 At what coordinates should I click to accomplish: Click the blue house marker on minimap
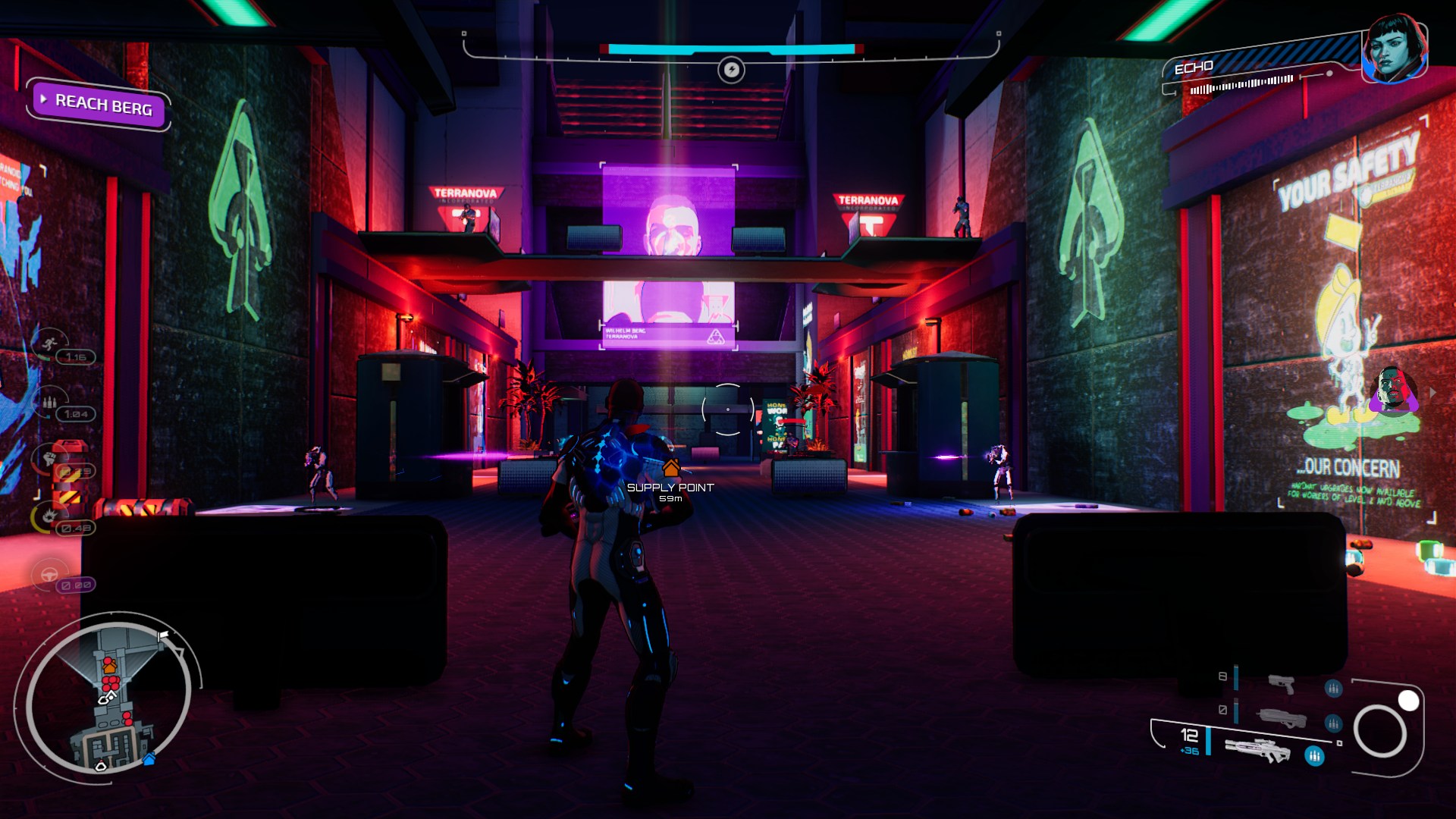tap(149, 758)
